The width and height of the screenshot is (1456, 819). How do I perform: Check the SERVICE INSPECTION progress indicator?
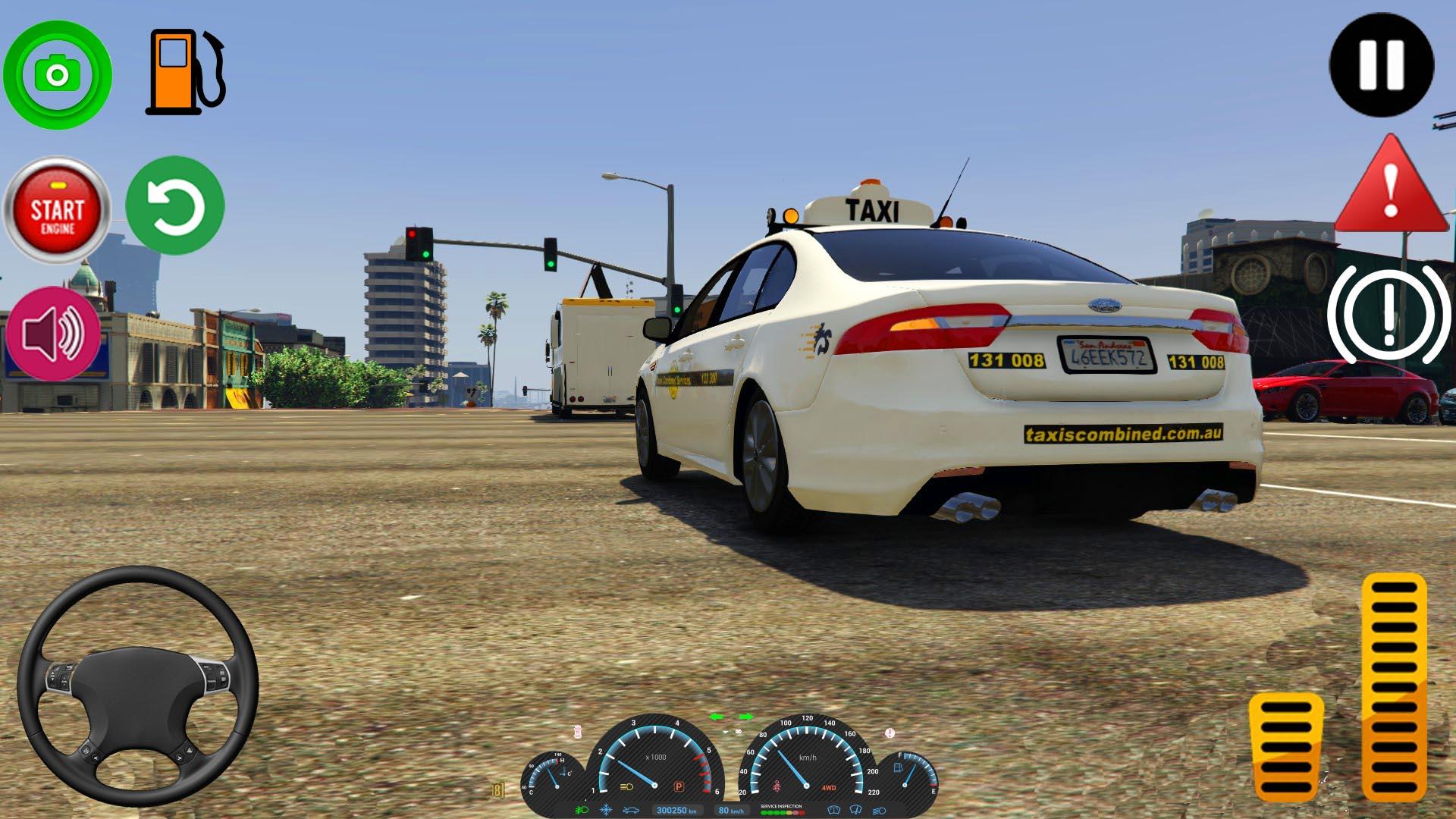click(x=783, y=810)
